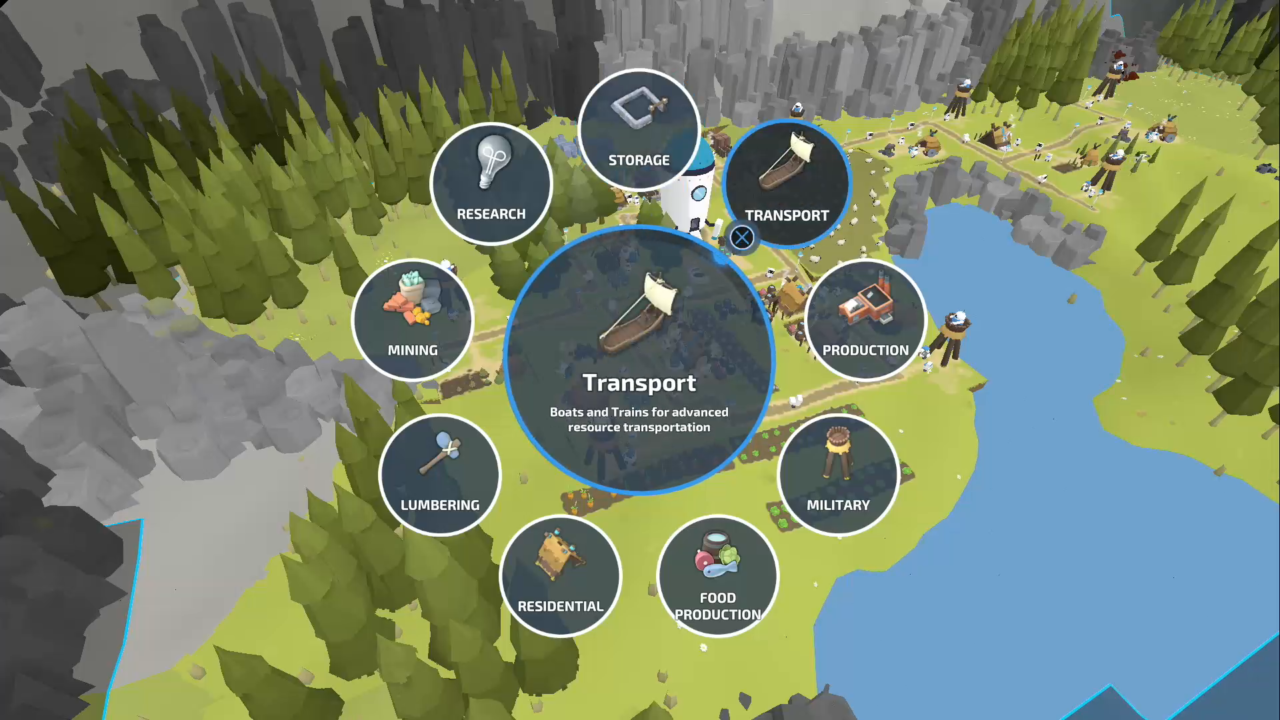Screen dimensions: 1280x720
Task: Click the RESEARCH label text
Action: (491, 213)
